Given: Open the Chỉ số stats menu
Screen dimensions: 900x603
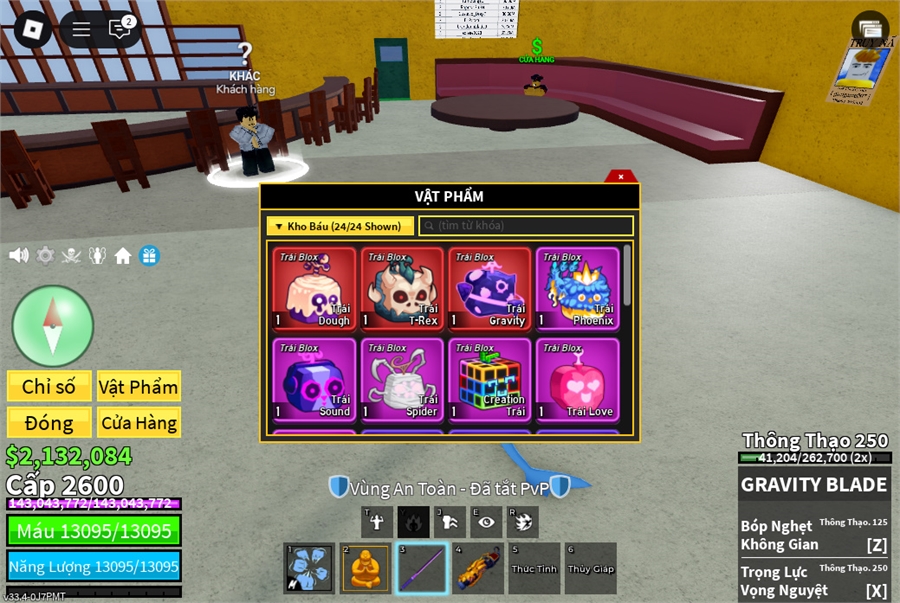Looking at the screenshot, I should (x=50, y=387).
